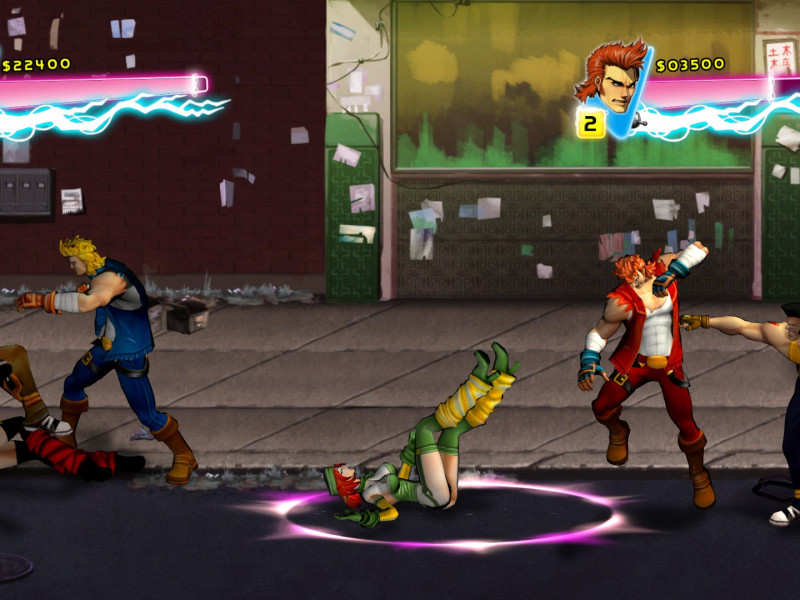Viewport: 800px width, 600px height.
Task: Click the red-haired player portrait
Action: click(x=610, y=78)
